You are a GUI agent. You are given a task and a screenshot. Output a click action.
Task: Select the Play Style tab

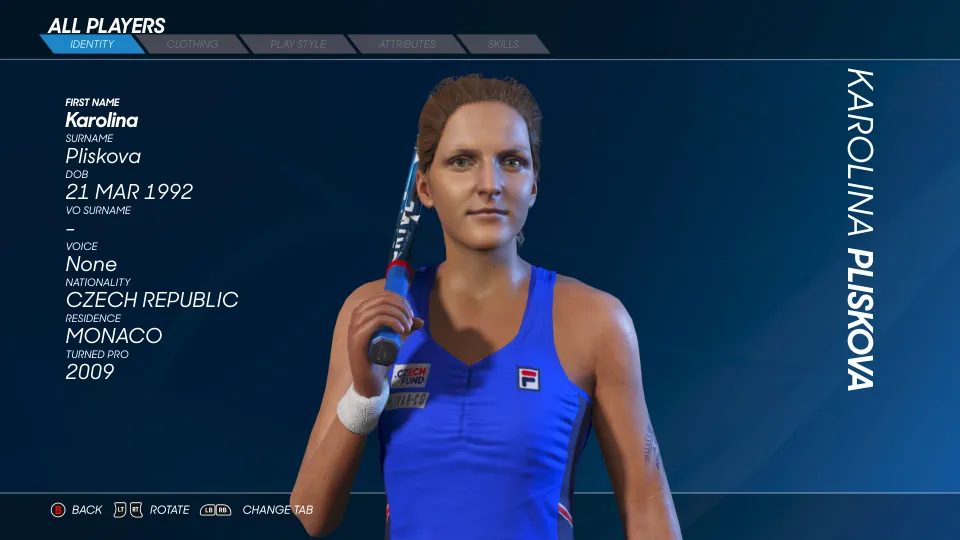(x=298, y=44)
